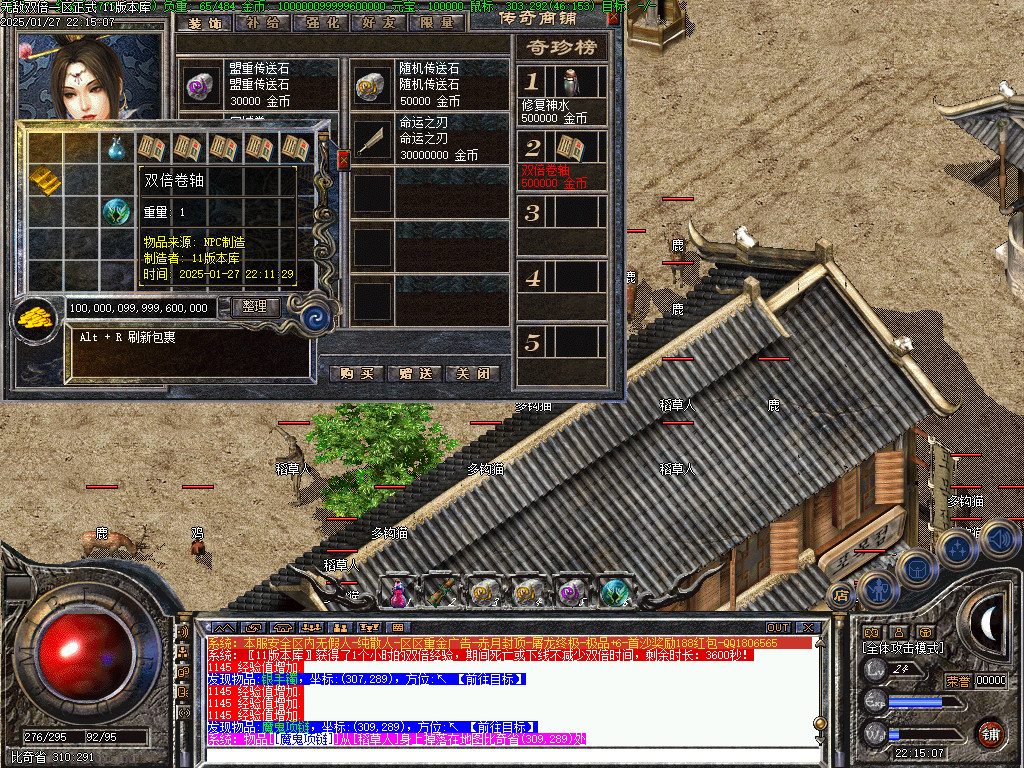Select 双倍卷轴 in the 奇珍榜 ranking

(x=563, y=161)
